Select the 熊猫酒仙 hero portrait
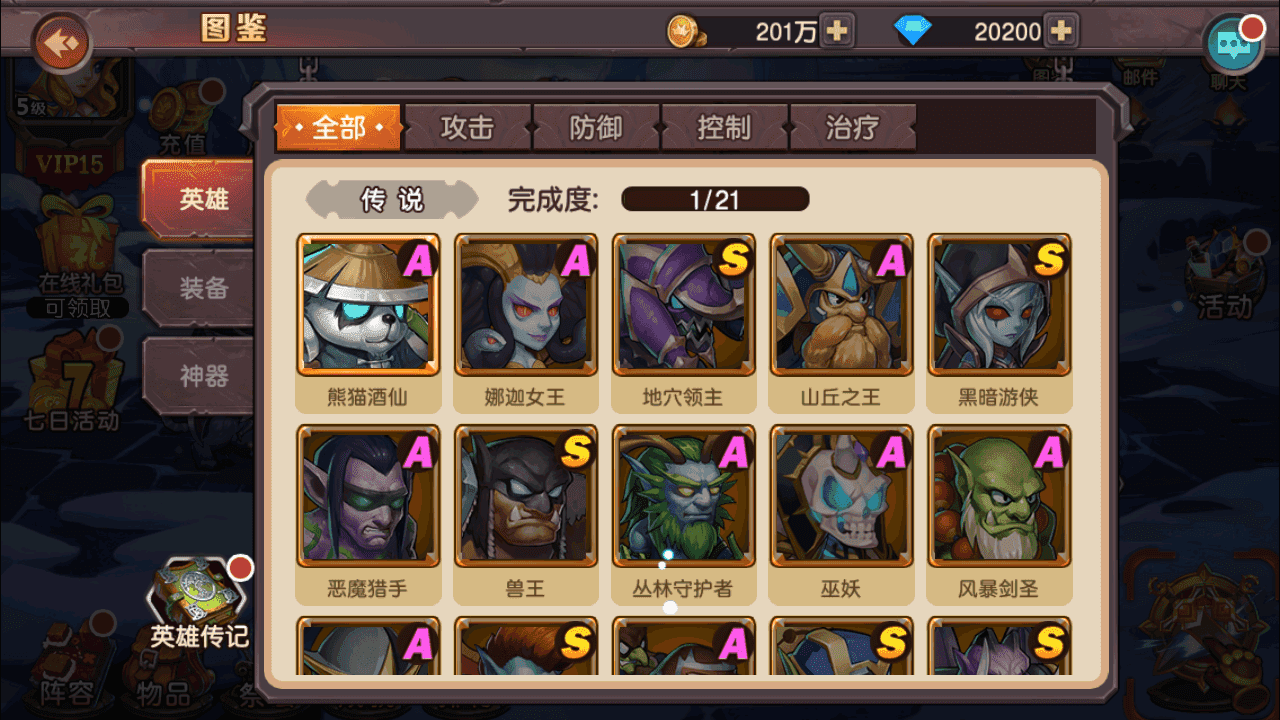Image resolution: width=1280 pixels, height=720 pixels. (x=367, y=305)
